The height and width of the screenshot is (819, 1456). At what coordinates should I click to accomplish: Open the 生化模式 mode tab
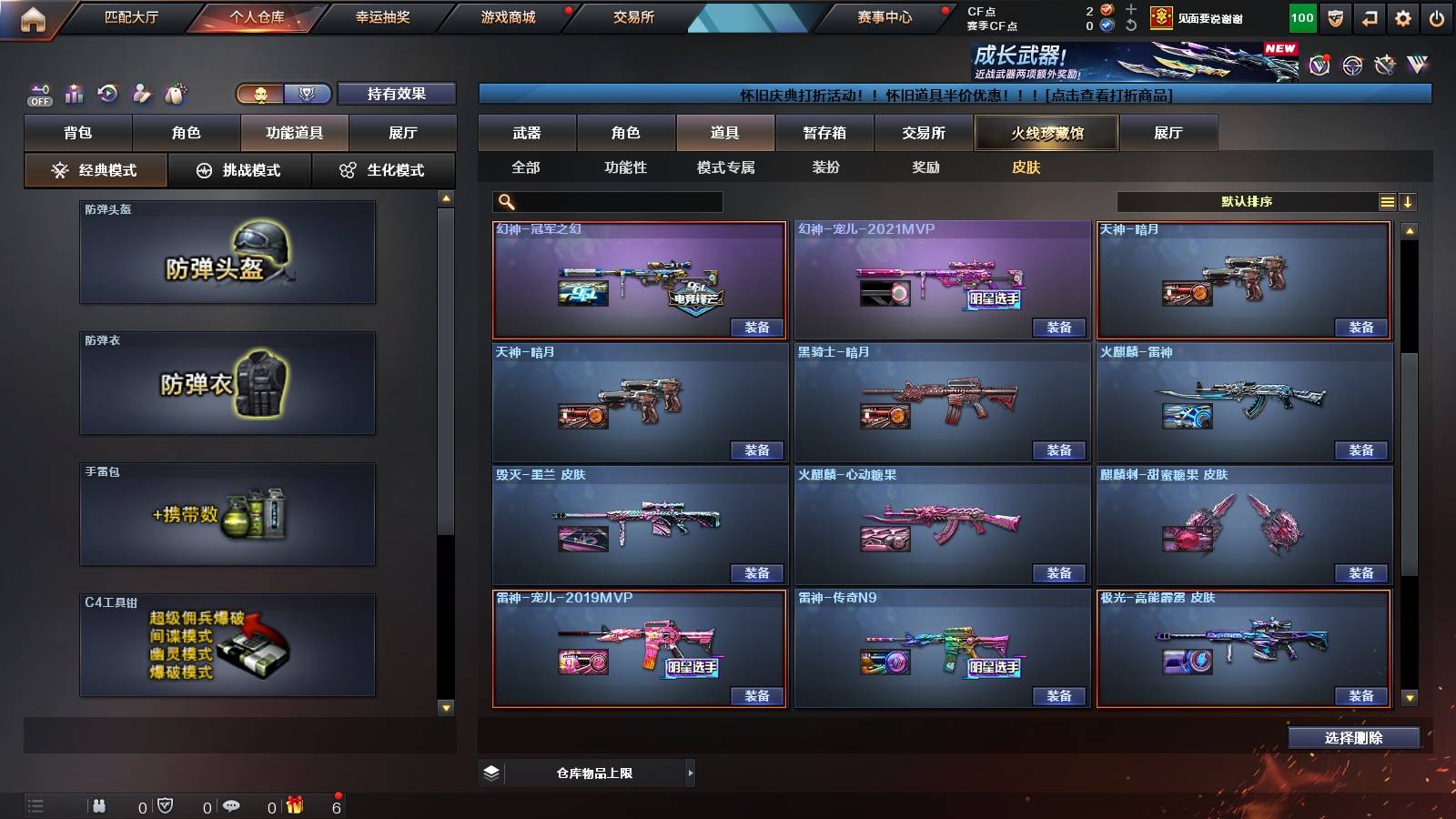[383, 169]
